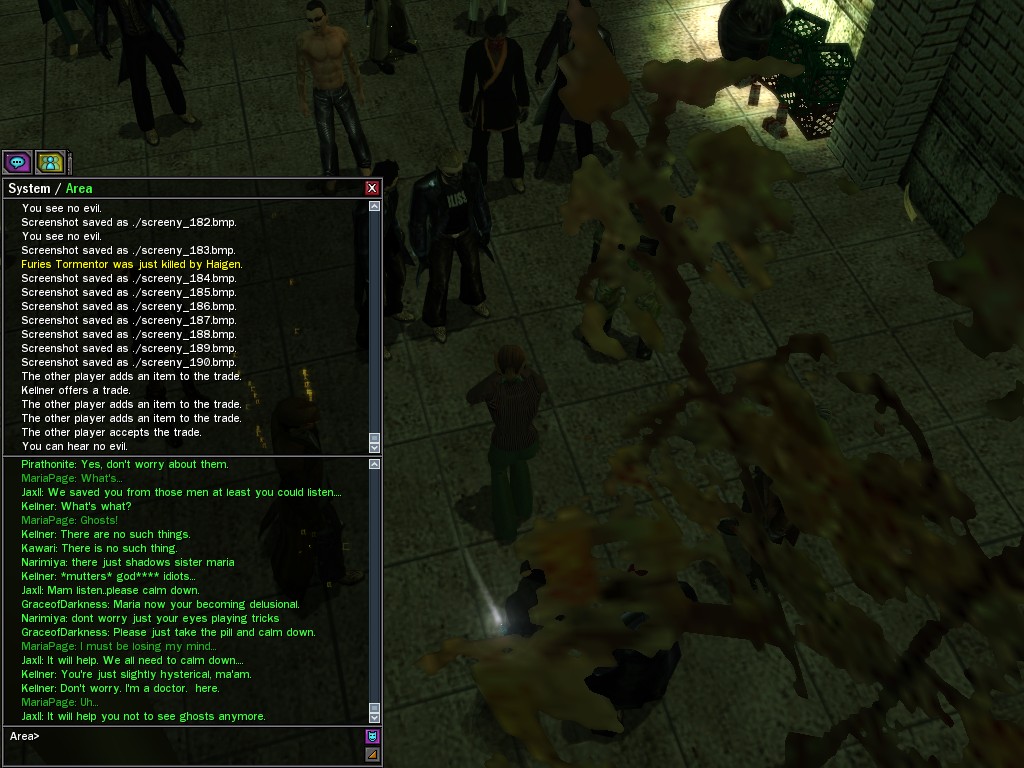Click the system log's up arrow
The width and height of the screenshot is (1024, 768).
coord(375,206)
